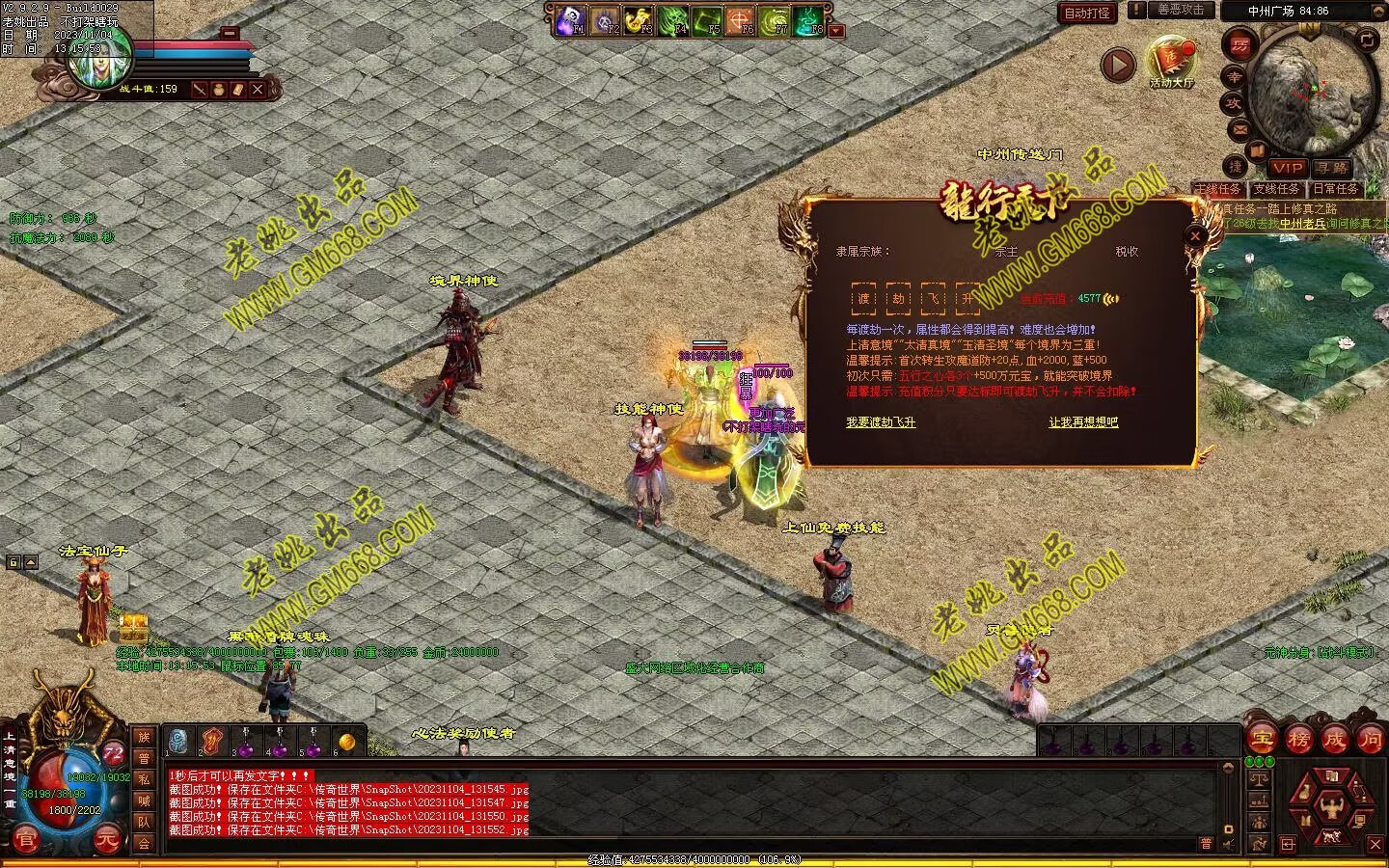Activate 寻路 pathfinding button

pos(1332,168)
